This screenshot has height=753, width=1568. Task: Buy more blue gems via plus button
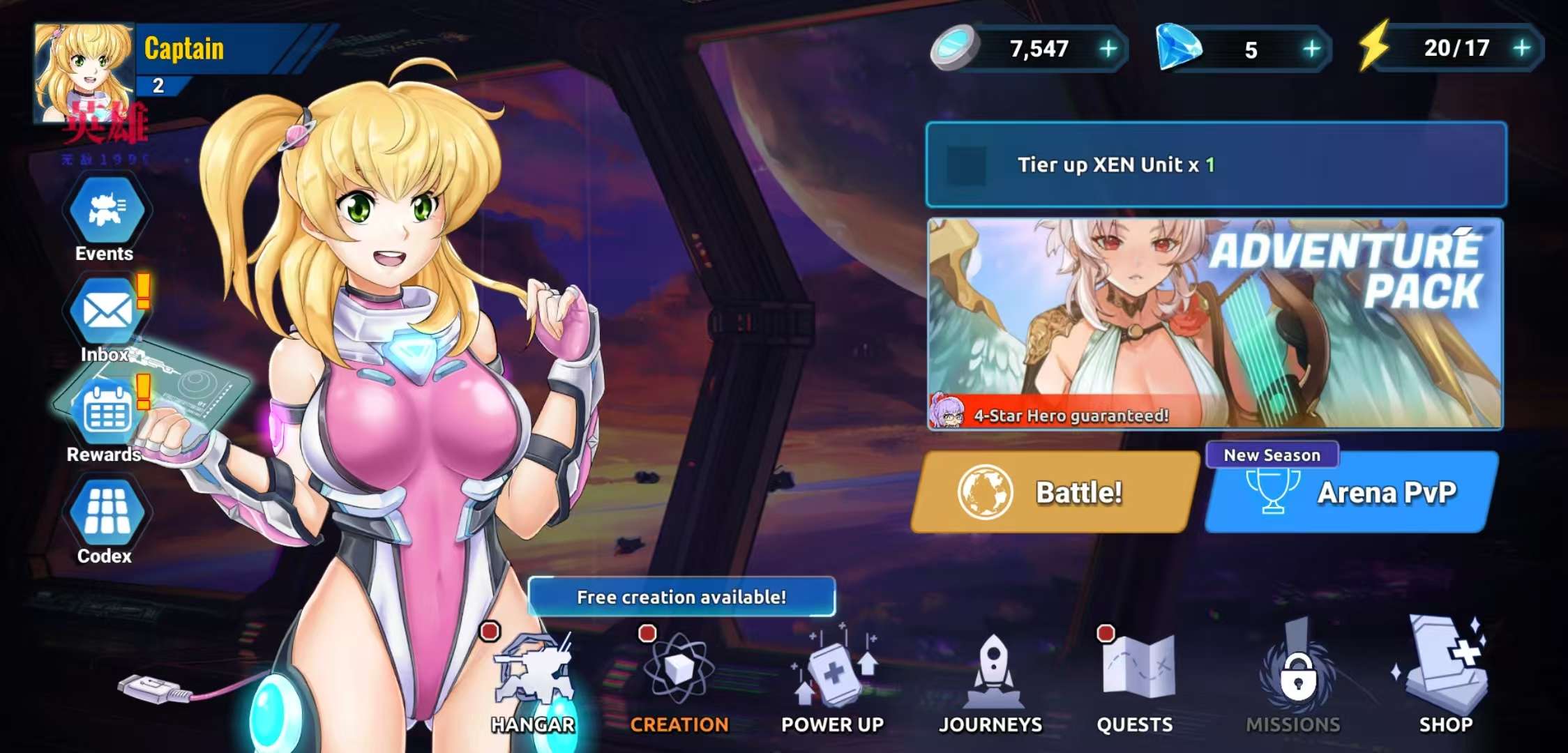pos(1311,49)
